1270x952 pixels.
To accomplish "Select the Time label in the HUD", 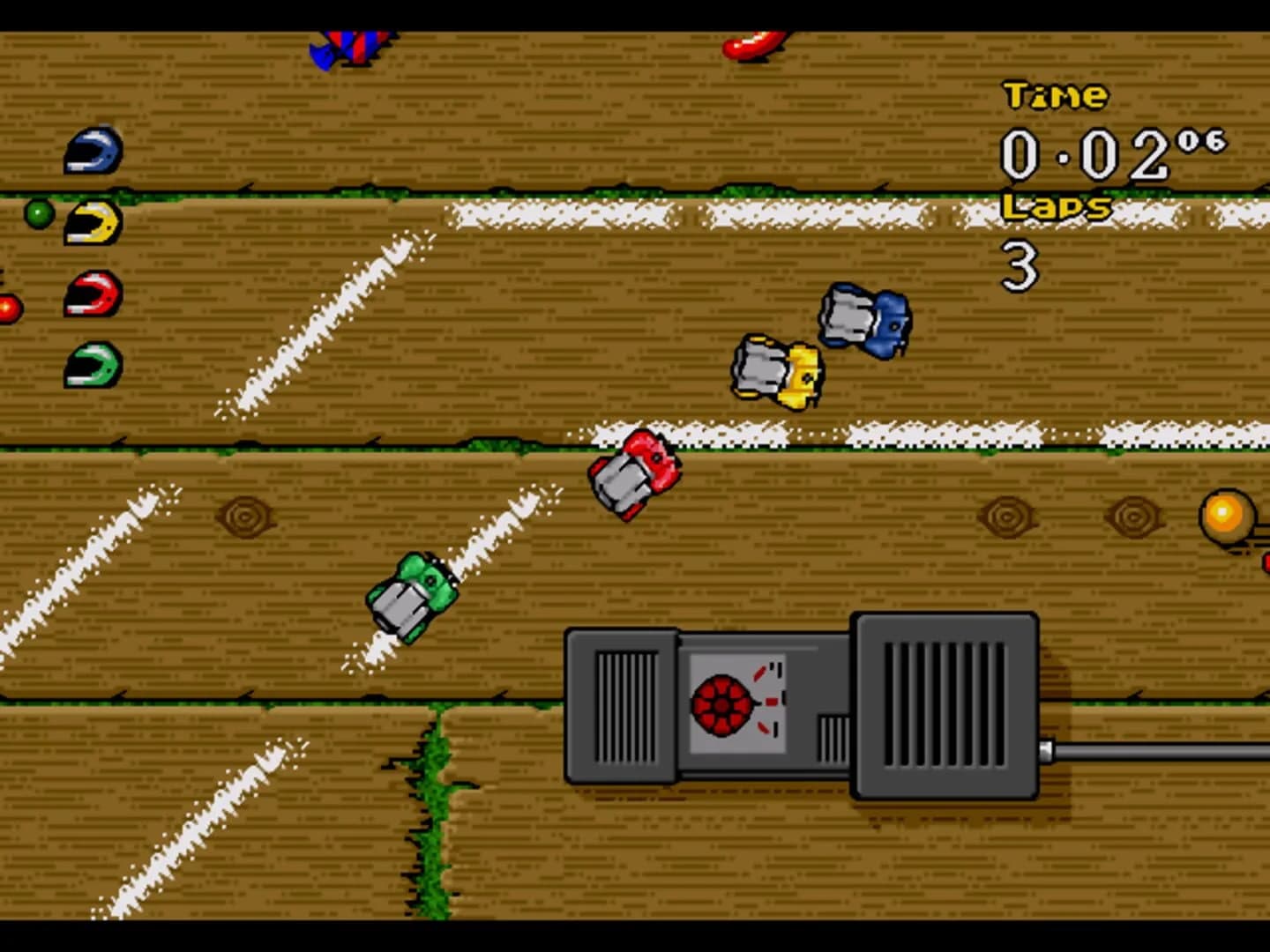I will coord(1056,95).
